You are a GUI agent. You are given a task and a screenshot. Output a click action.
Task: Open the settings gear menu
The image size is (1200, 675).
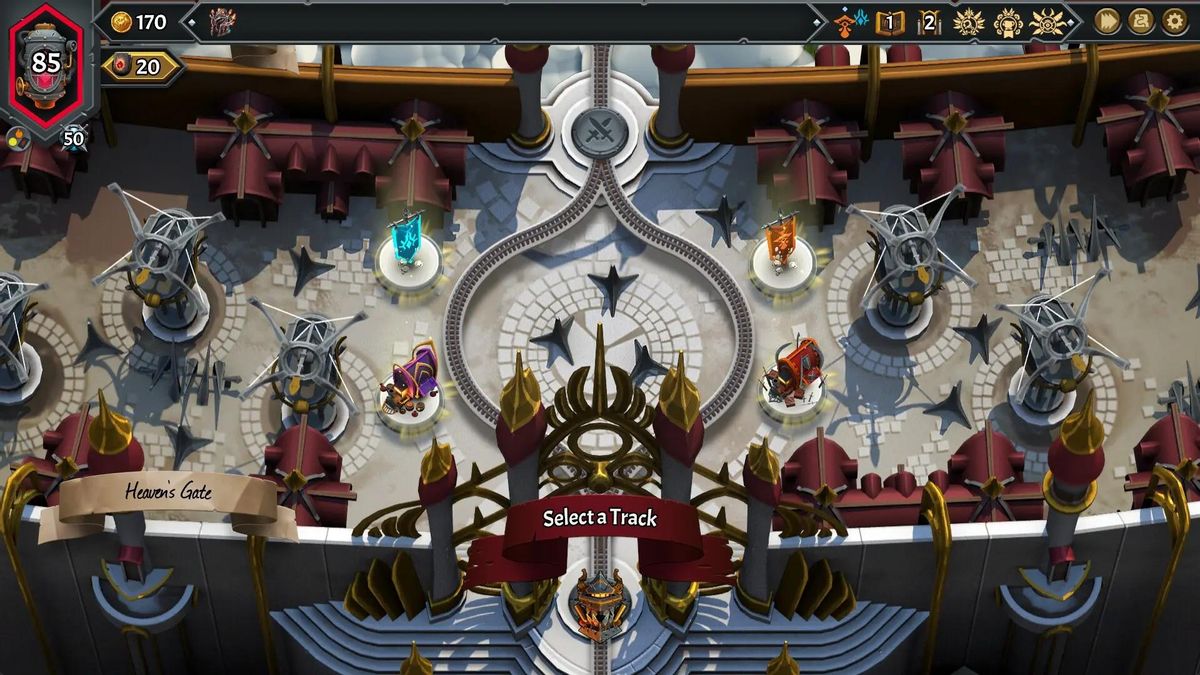coord(1174,21)
